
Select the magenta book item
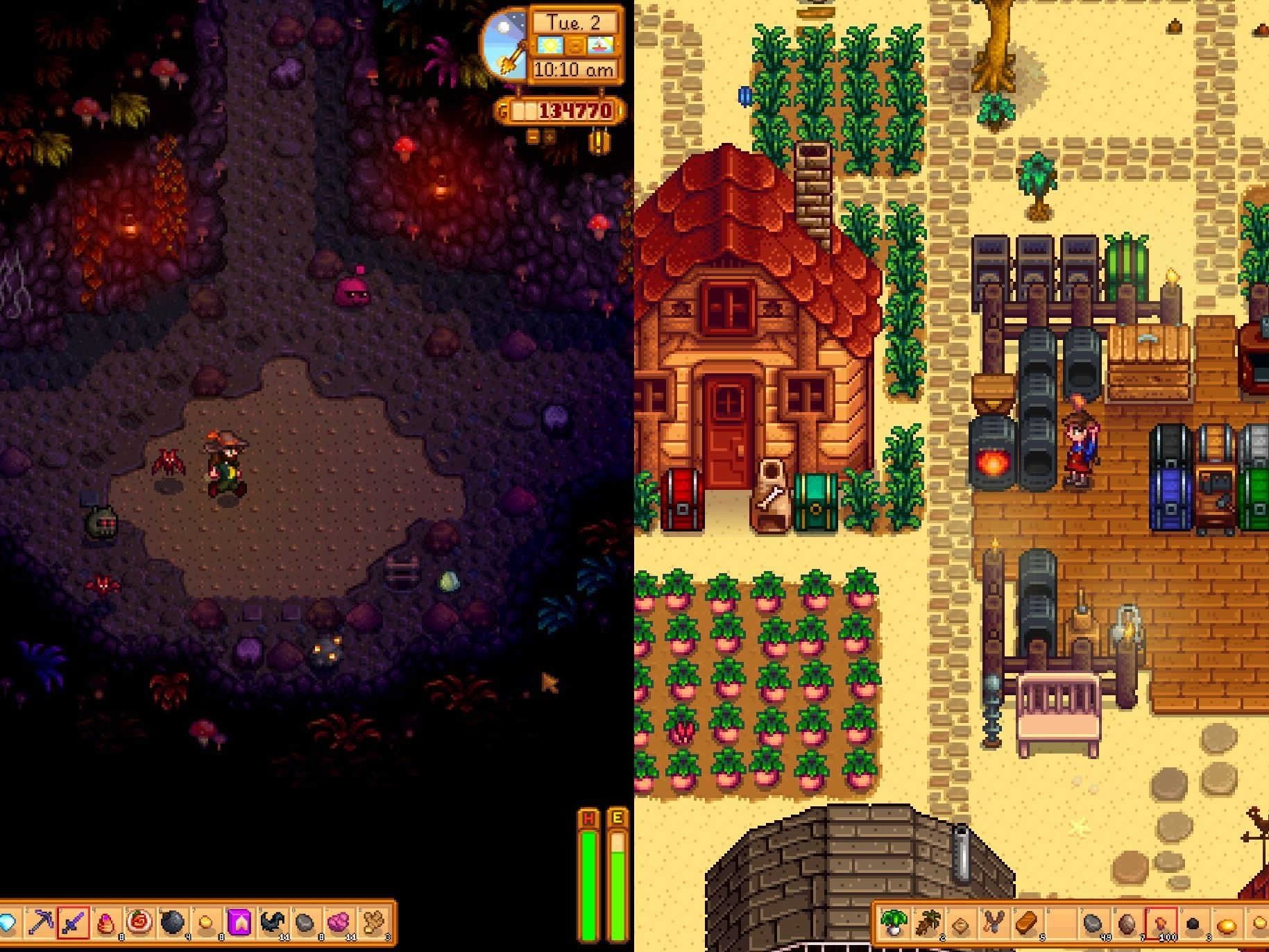(x=239, y=923)
